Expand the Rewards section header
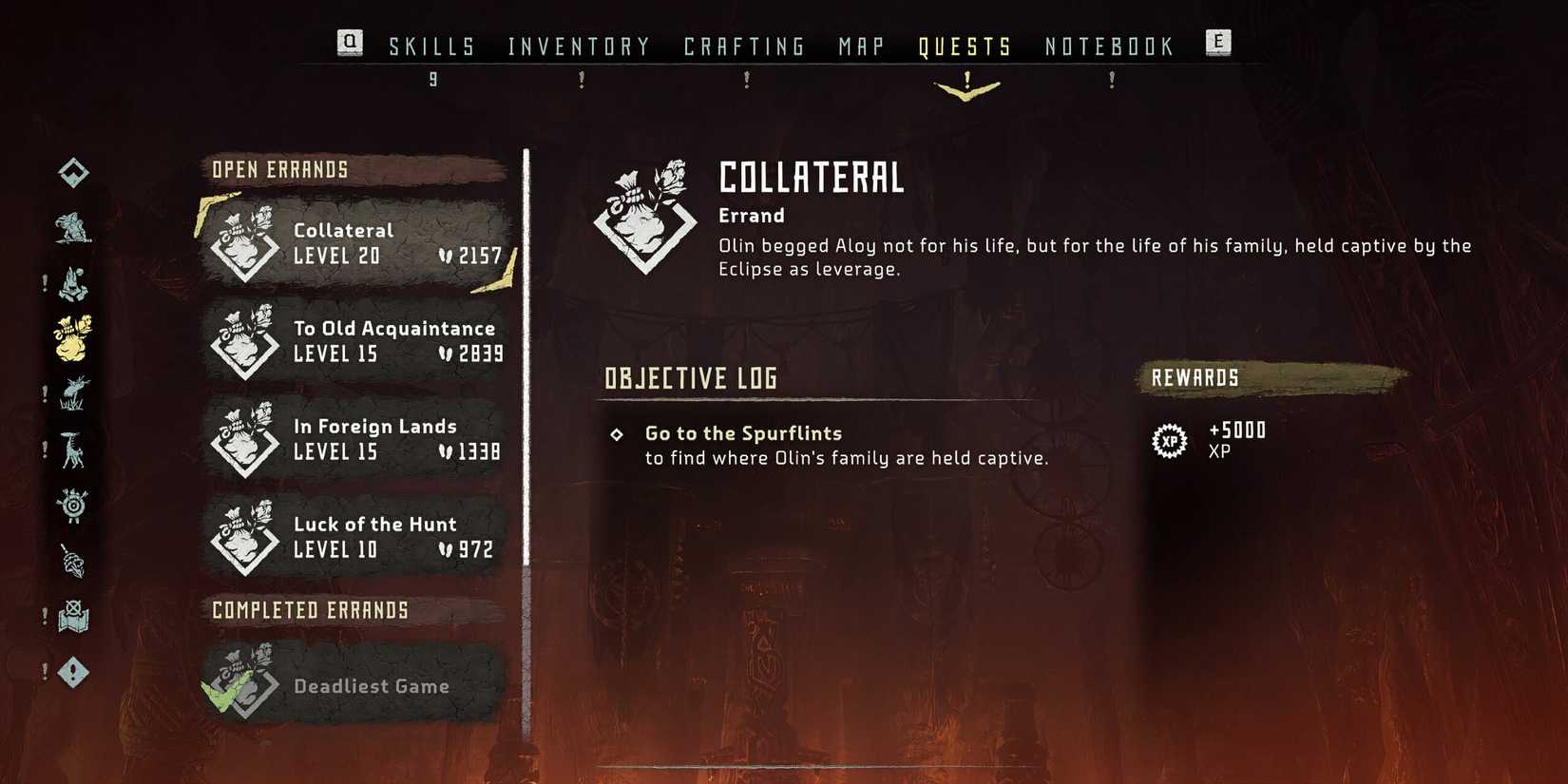 1195,377
